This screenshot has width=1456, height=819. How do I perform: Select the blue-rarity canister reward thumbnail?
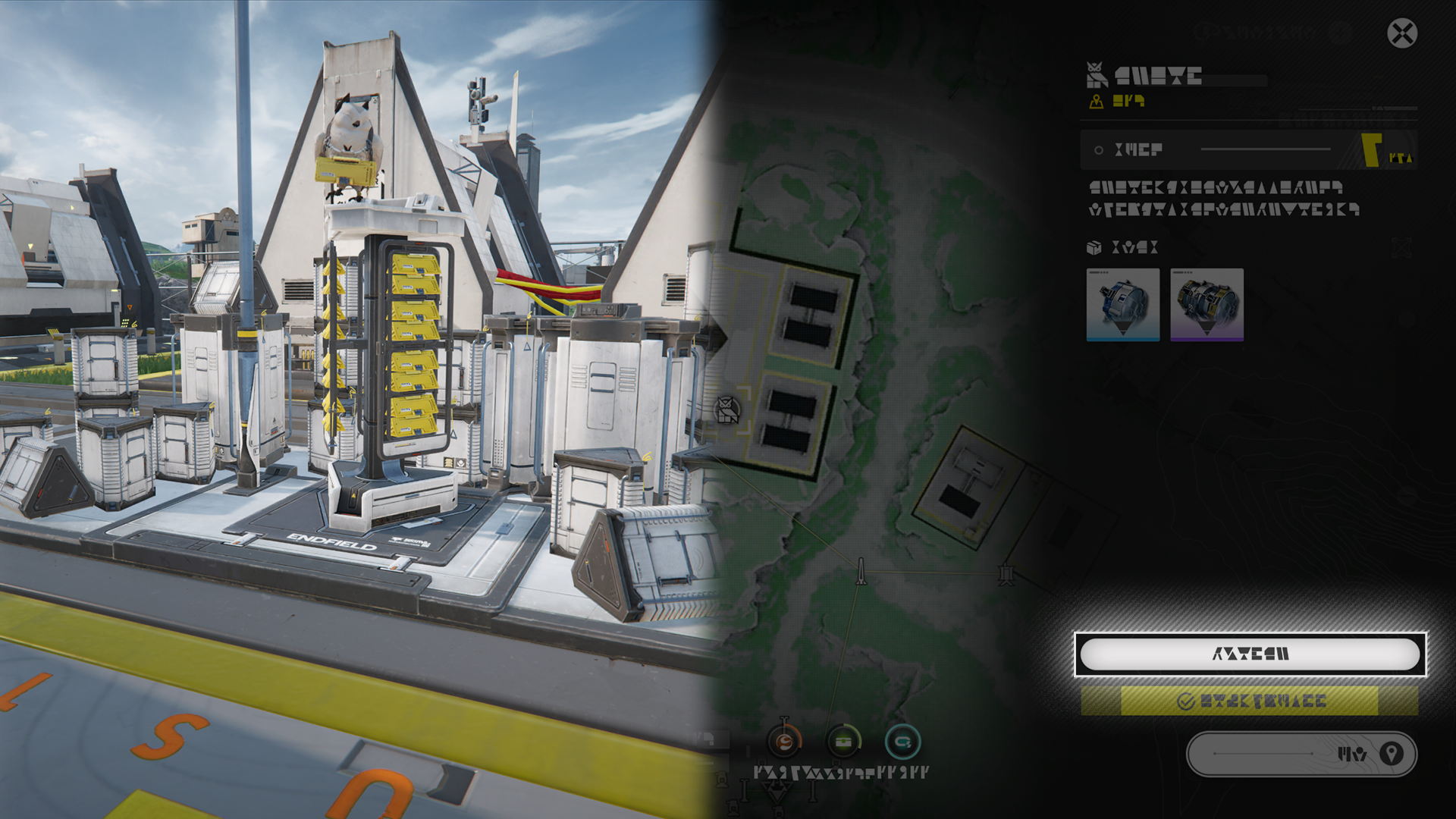[x=1123, y=305]
